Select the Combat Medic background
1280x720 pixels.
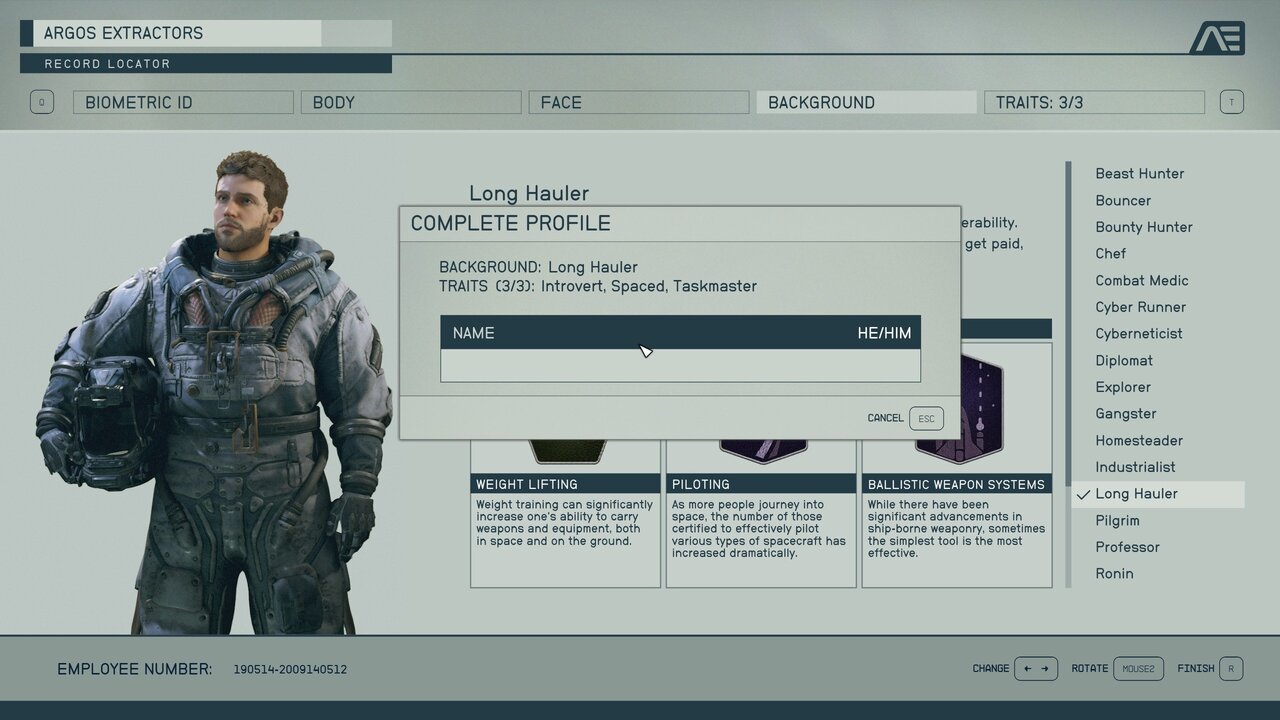pyautogui.click(x=1141, y=281)
